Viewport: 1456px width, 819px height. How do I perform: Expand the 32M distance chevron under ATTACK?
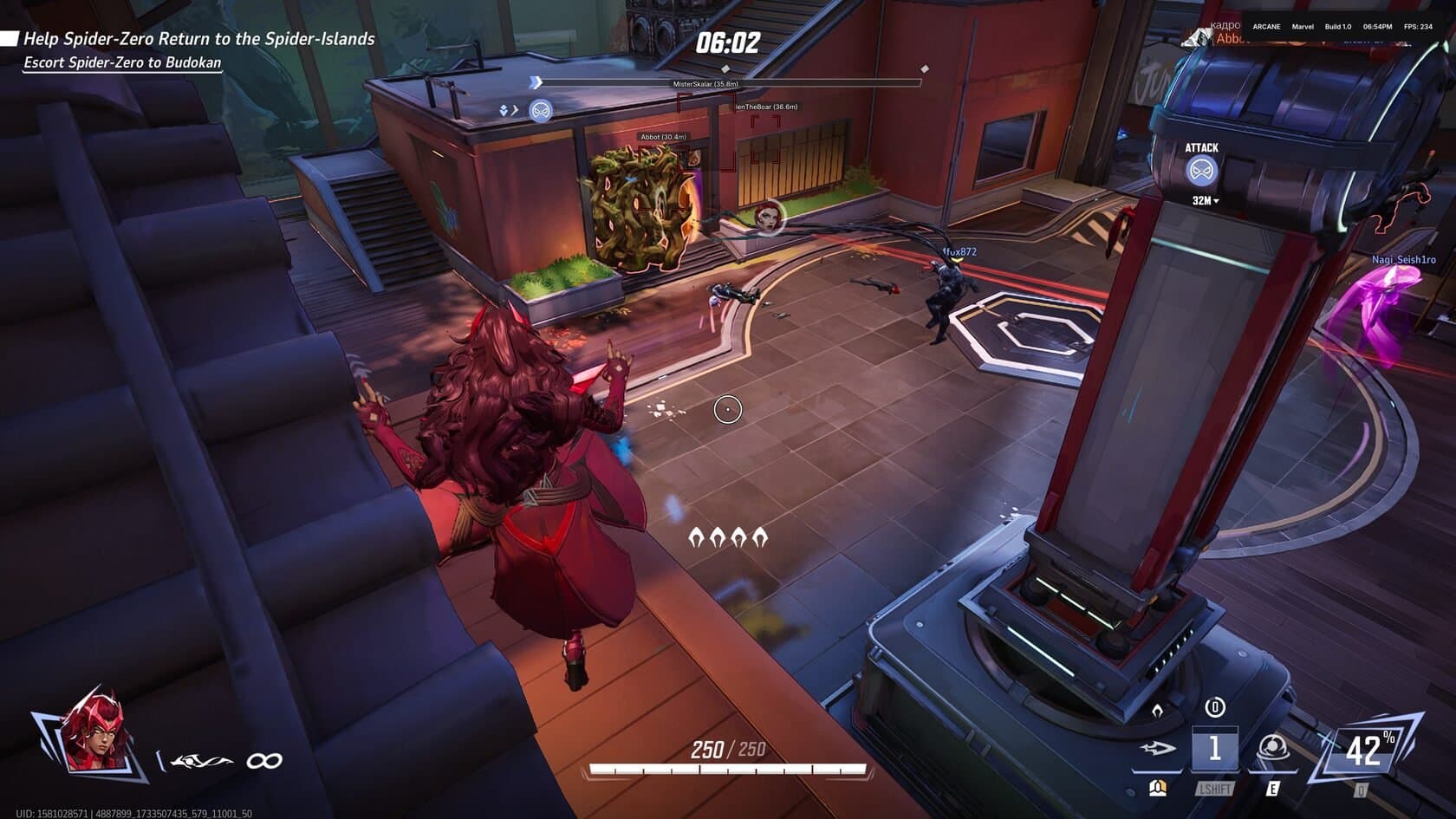tap(1205, 199)
